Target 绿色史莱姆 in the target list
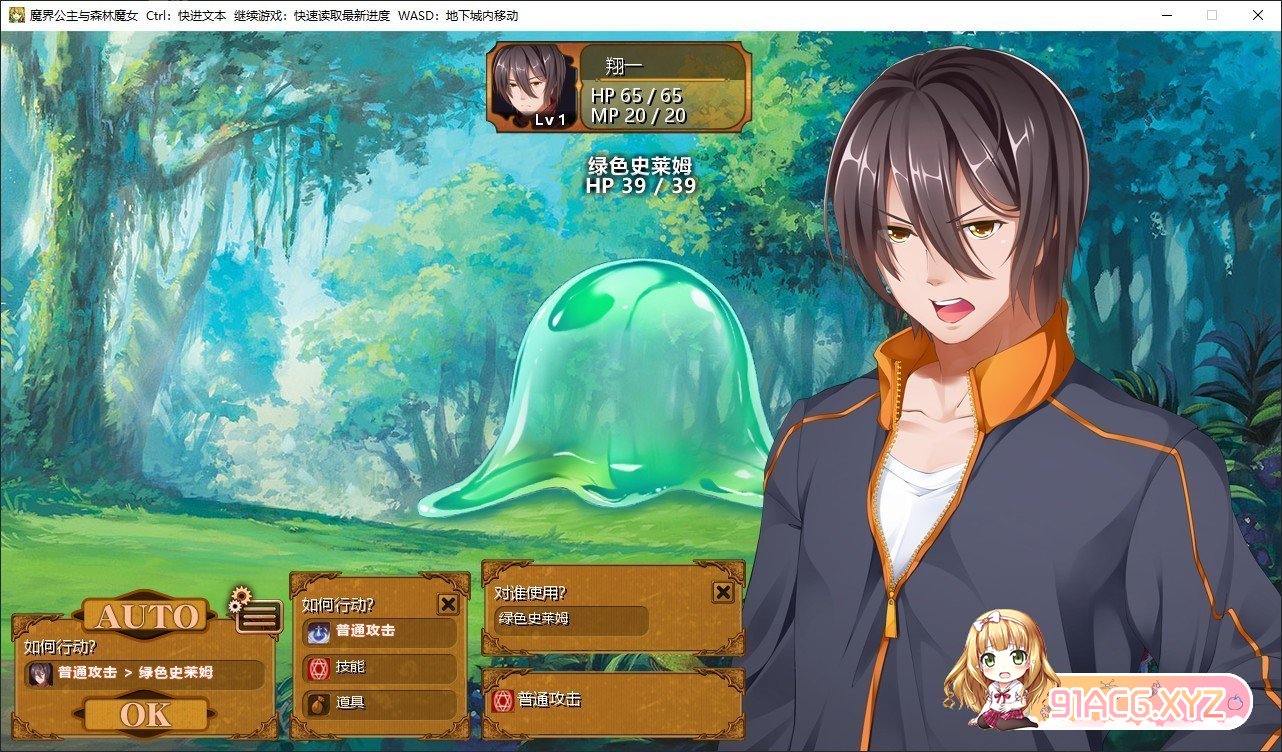Viewport: 1282px width, 752px height. (x=571, y=620)
